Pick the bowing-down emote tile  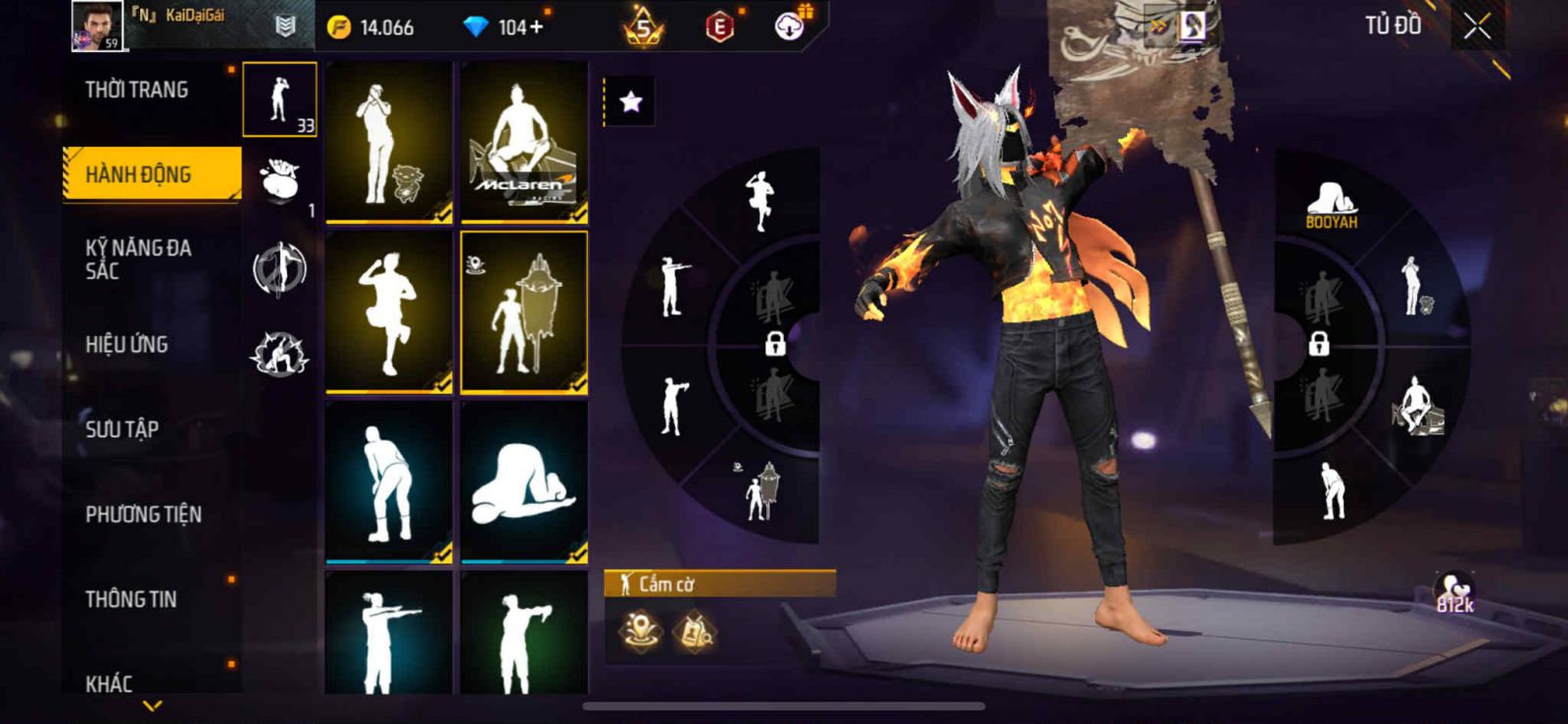click(x=524, y=482)
